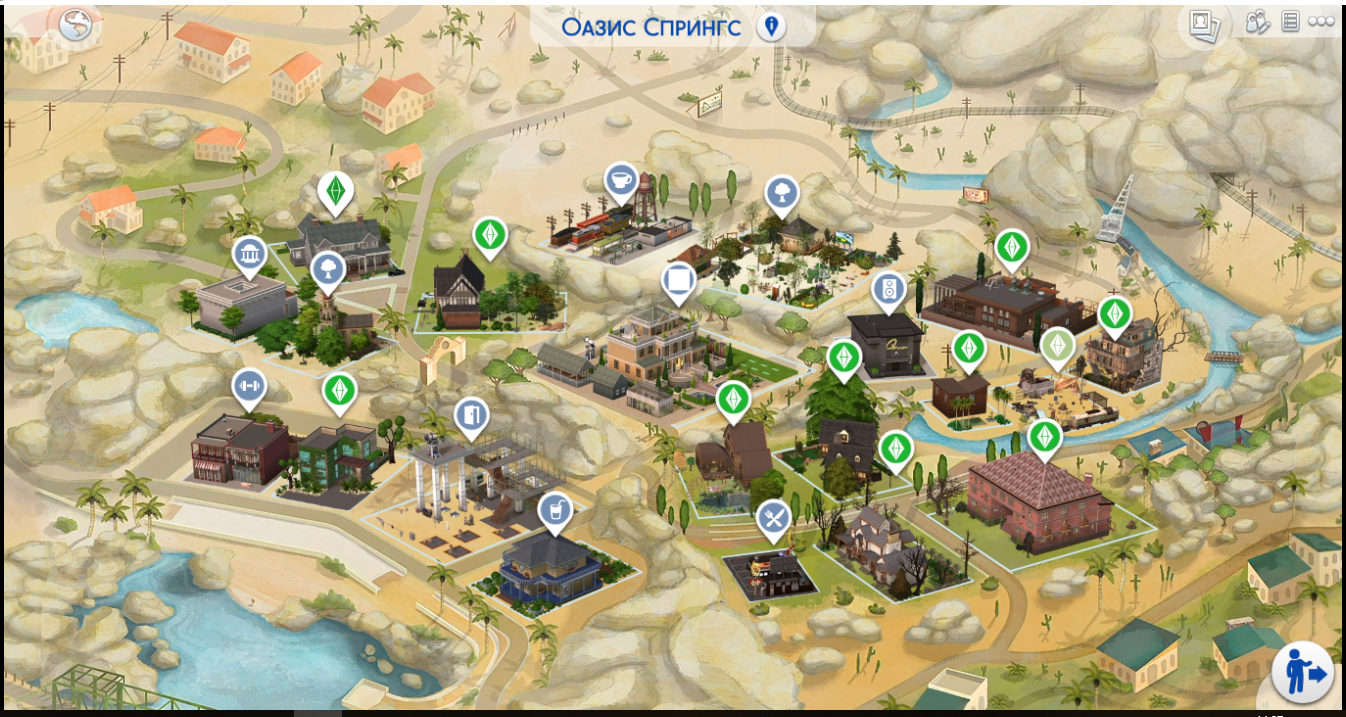
Task: Click the blue location pin beside Оазис Спрингс
Action: pos(770,26)
